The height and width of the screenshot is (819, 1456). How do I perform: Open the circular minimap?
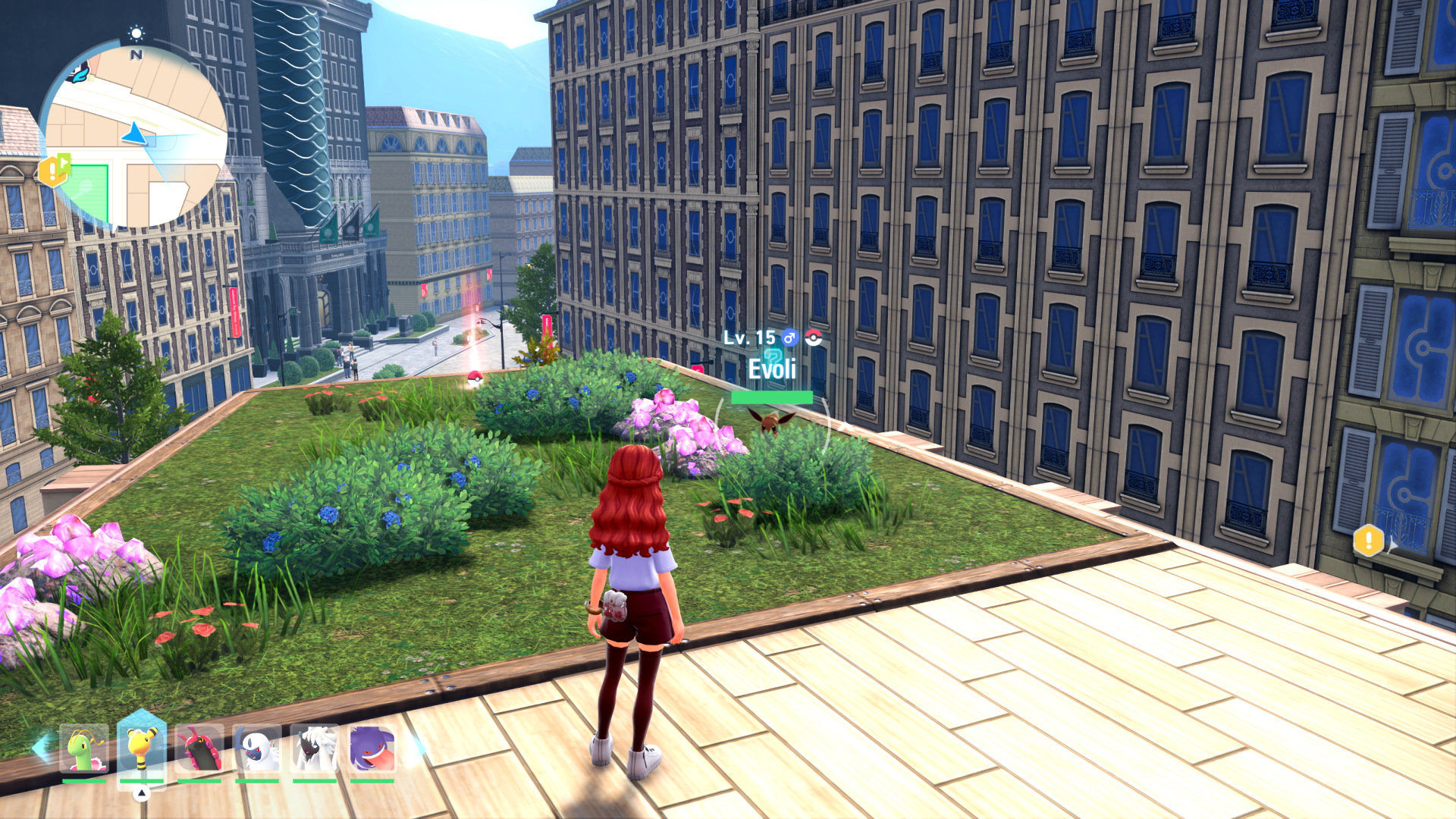pos(133,136)
